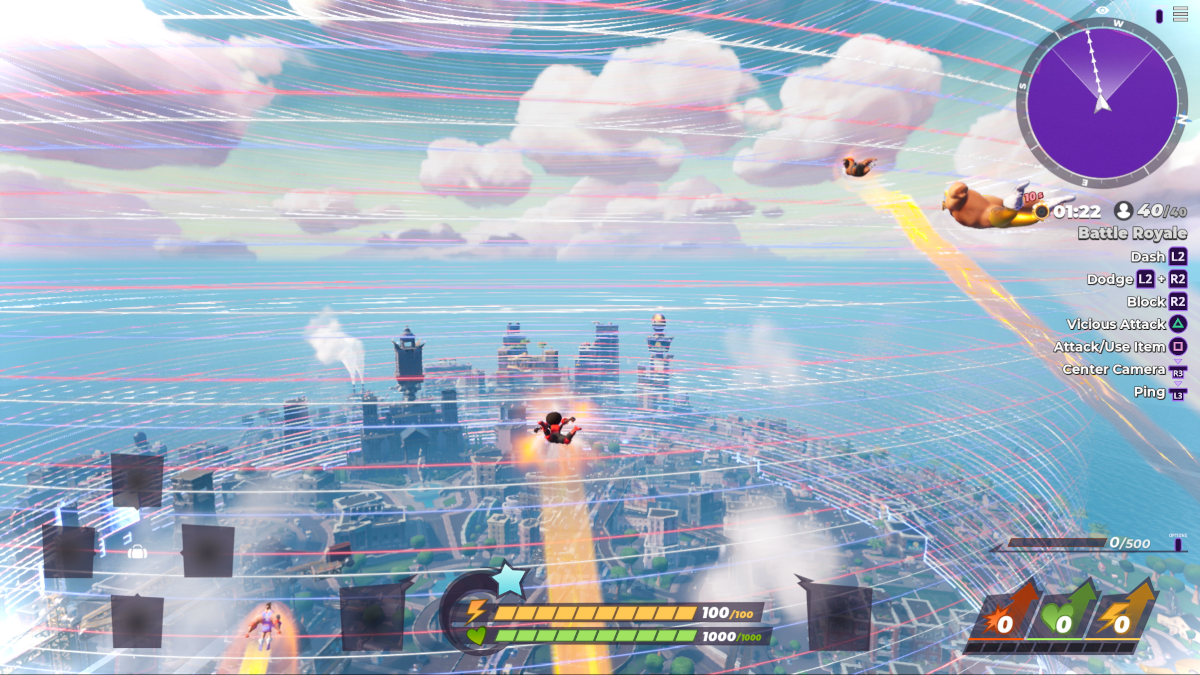Open the hamburger menu icon
This screenshot has width=1200, height=675.
[1180, 14]
